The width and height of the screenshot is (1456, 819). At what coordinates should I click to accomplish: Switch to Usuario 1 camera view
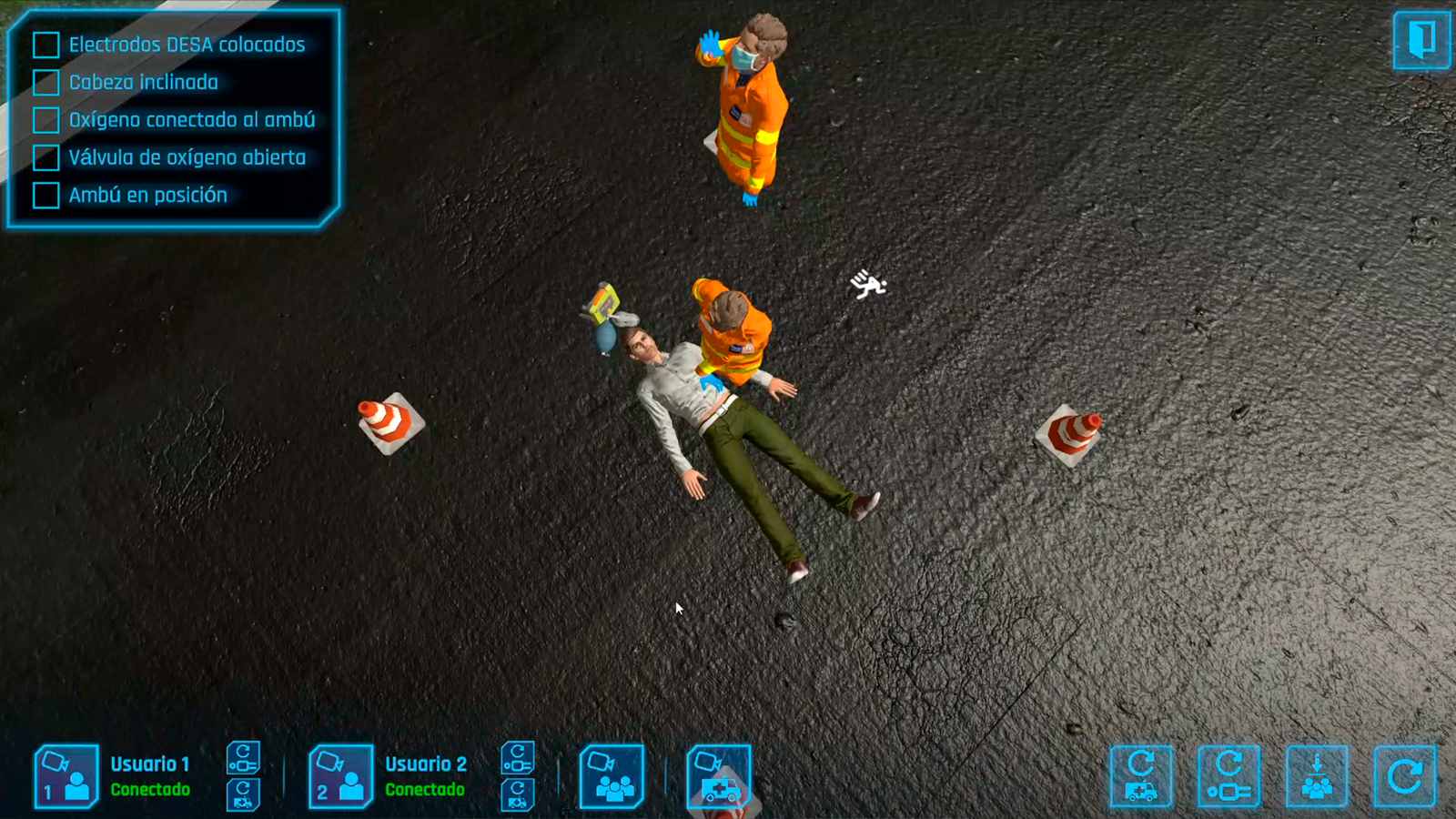[66, 776]
